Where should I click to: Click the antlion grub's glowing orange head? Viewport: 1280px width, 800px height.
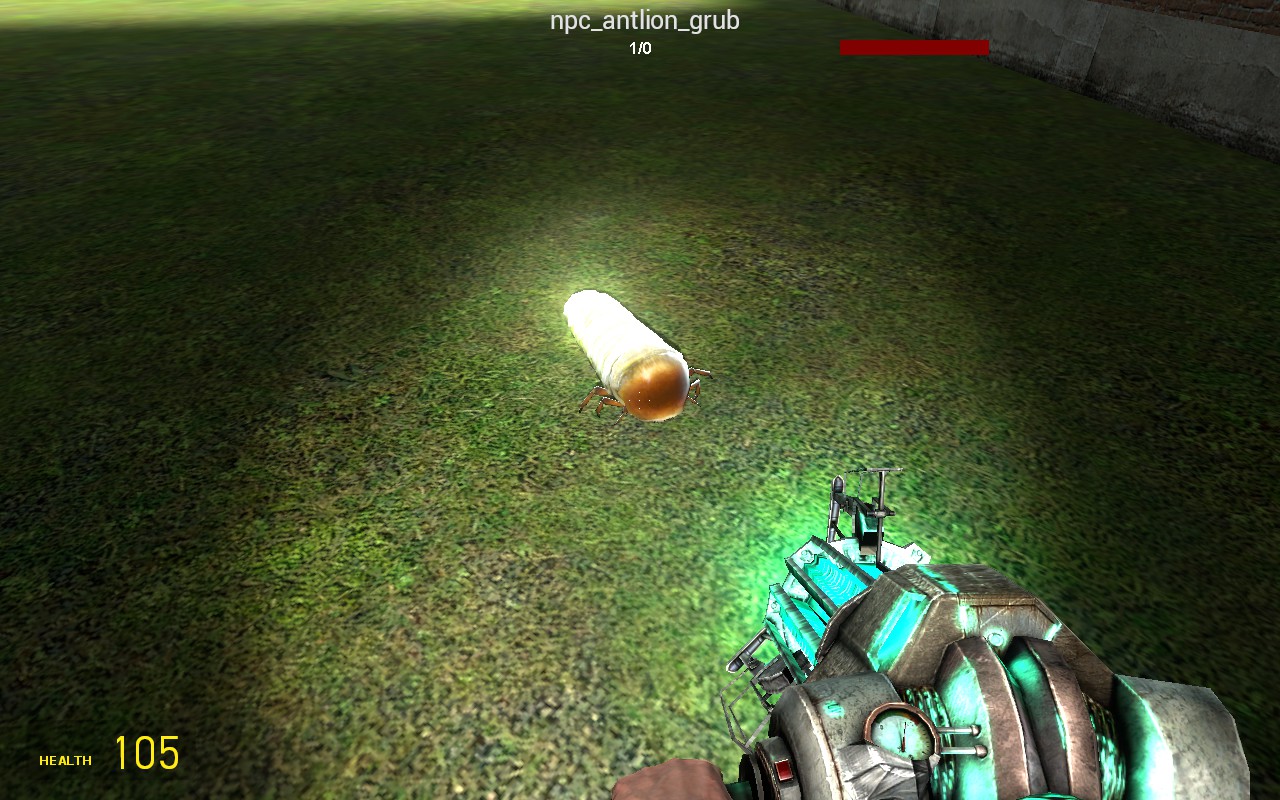652,390
